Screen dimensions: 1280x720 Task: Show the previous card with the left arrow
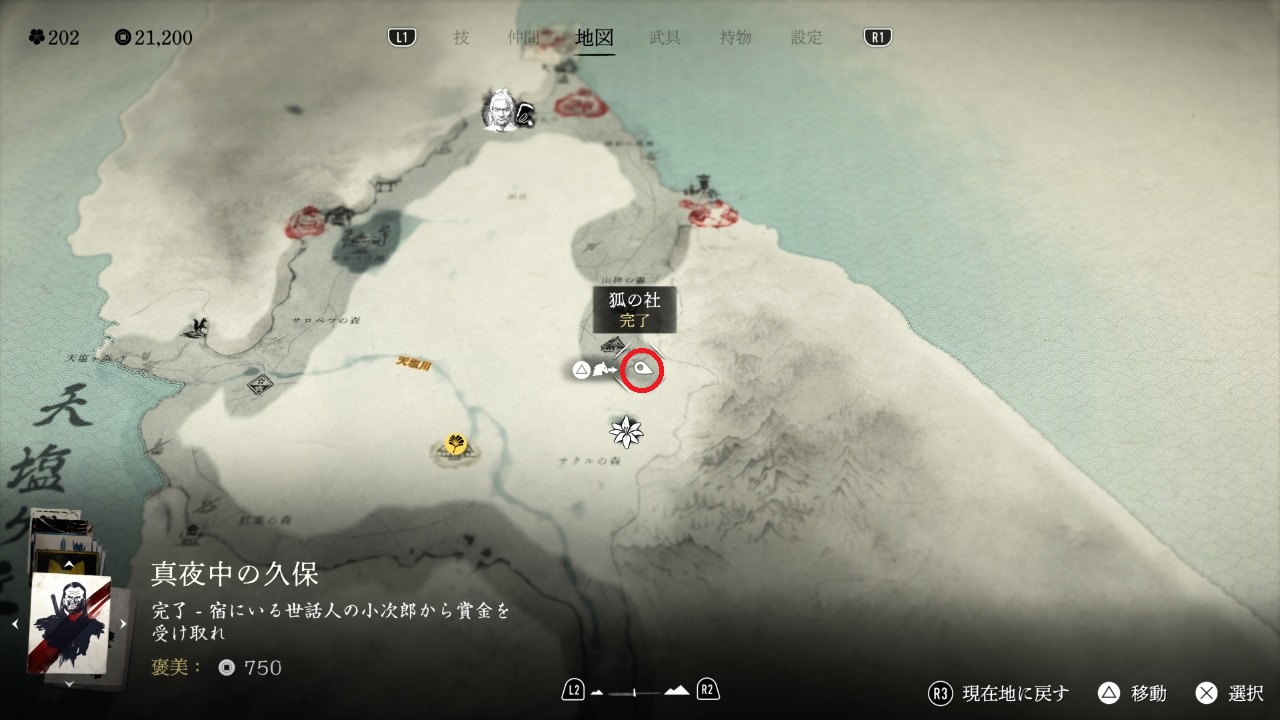[x=15, y=624]
